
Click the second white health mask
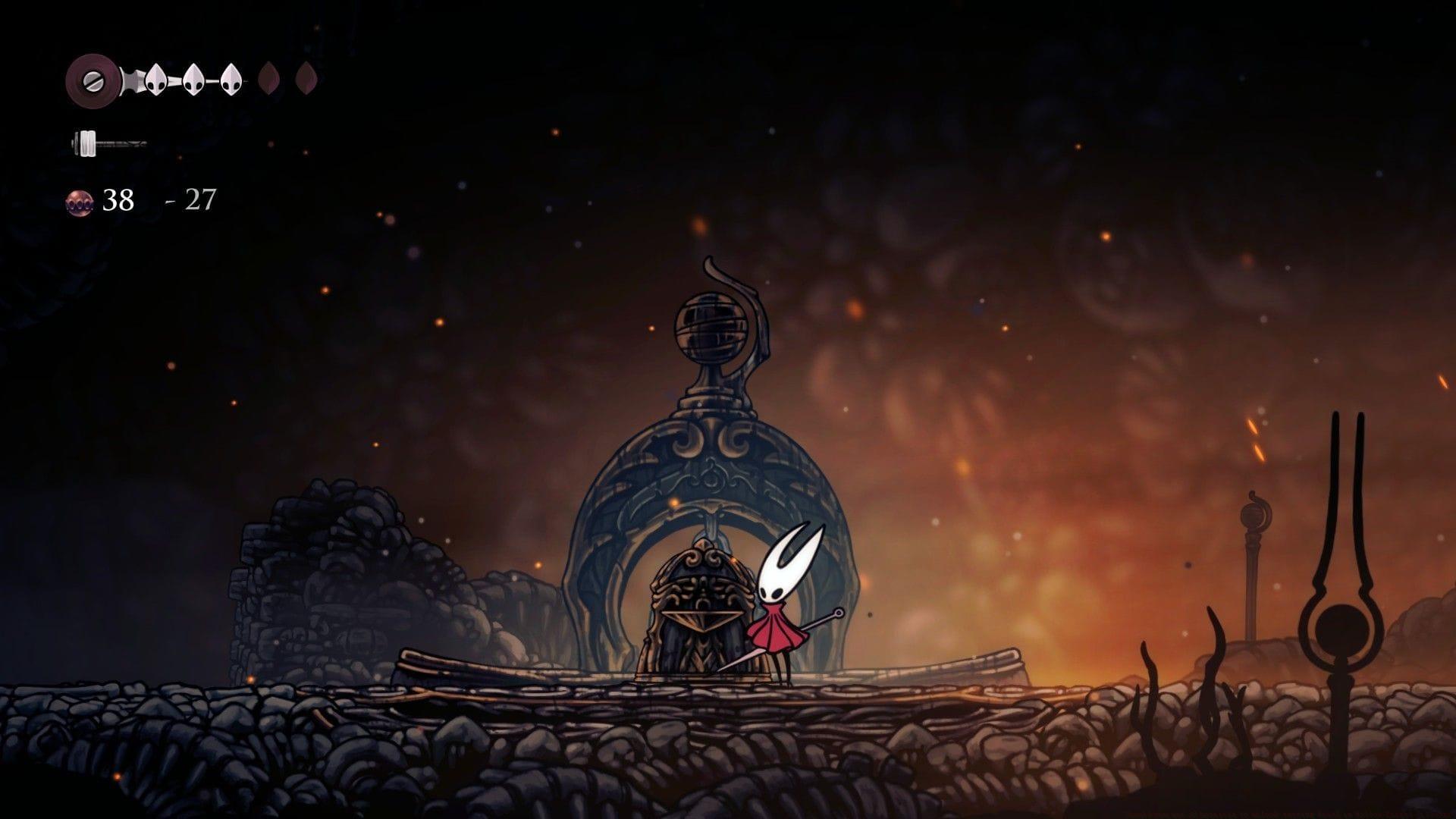(194, 79)
